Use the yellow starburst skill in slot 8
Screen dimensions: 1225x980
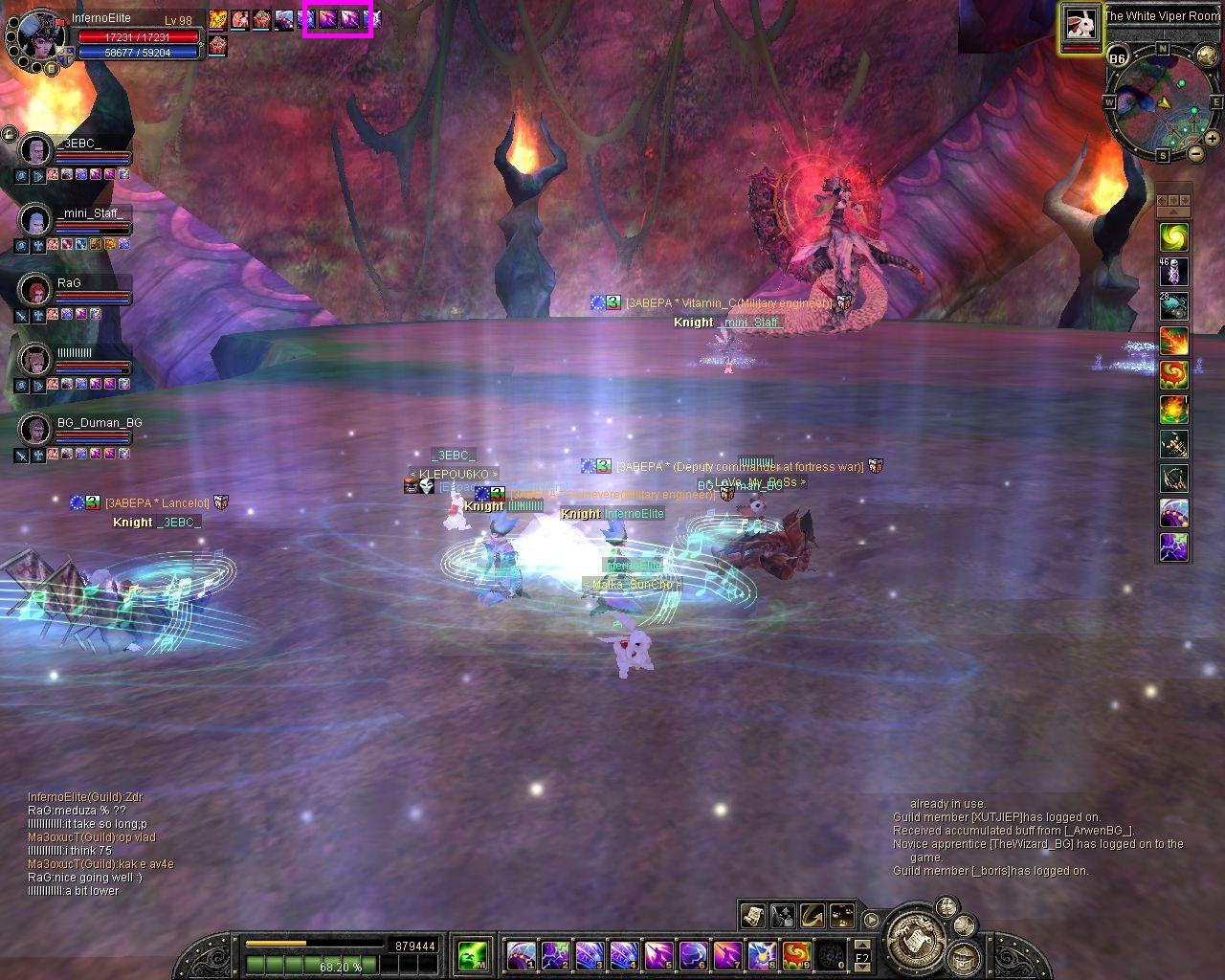click(761, 955)
